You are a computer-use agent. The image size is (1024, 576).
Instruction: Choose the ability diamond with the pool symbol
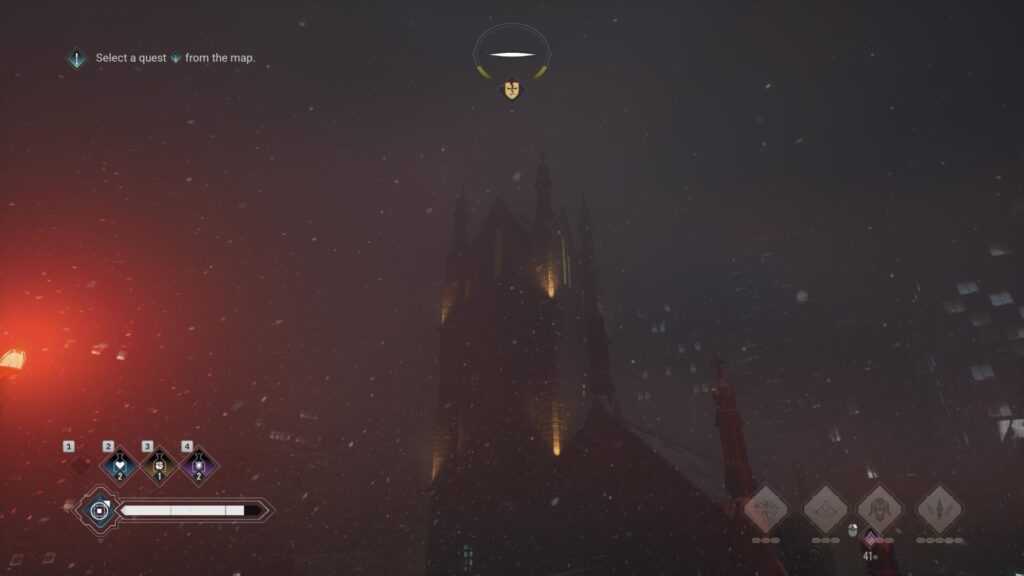(826, 508)
